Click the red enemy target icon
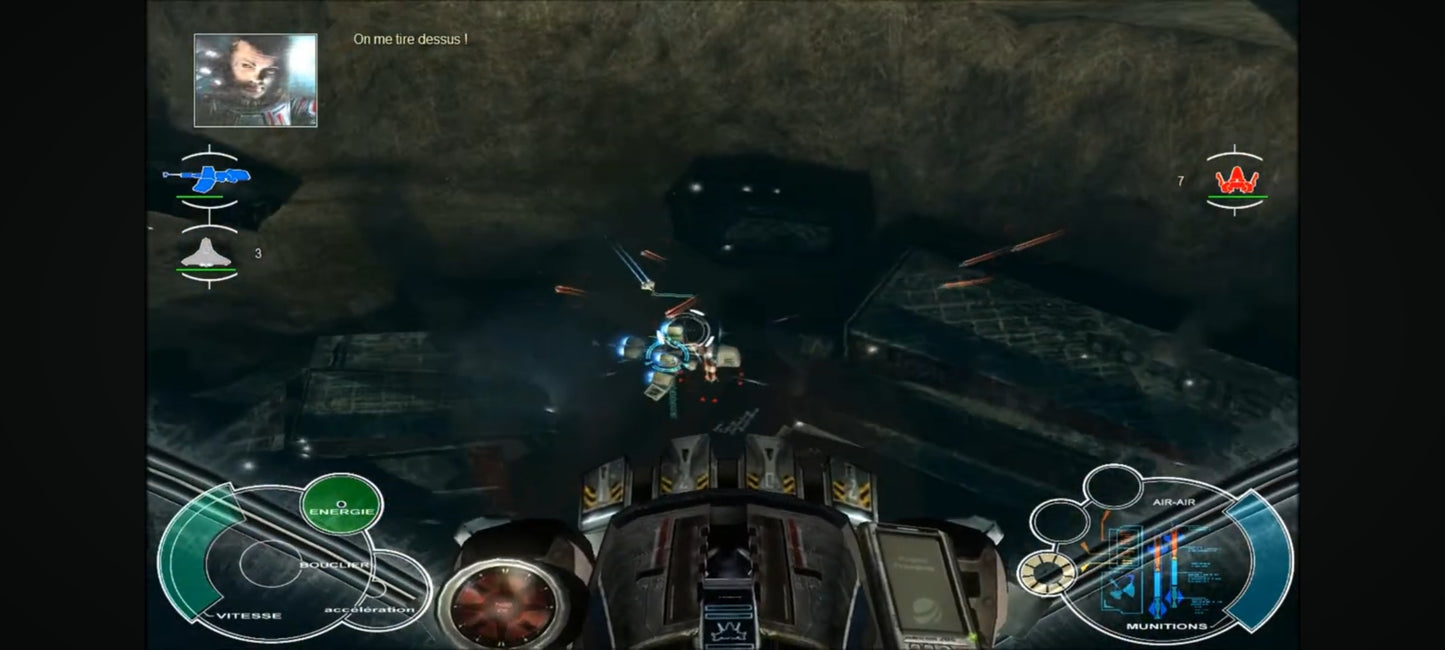Viewport: 1445px width, 650px height. (x=1236, y=181)
